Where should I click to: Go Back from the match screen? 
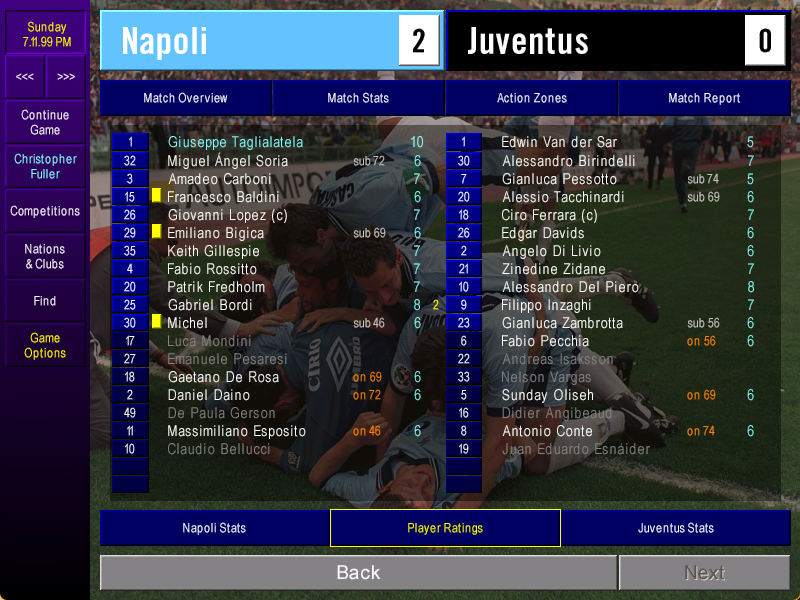[x=358, y=573]
